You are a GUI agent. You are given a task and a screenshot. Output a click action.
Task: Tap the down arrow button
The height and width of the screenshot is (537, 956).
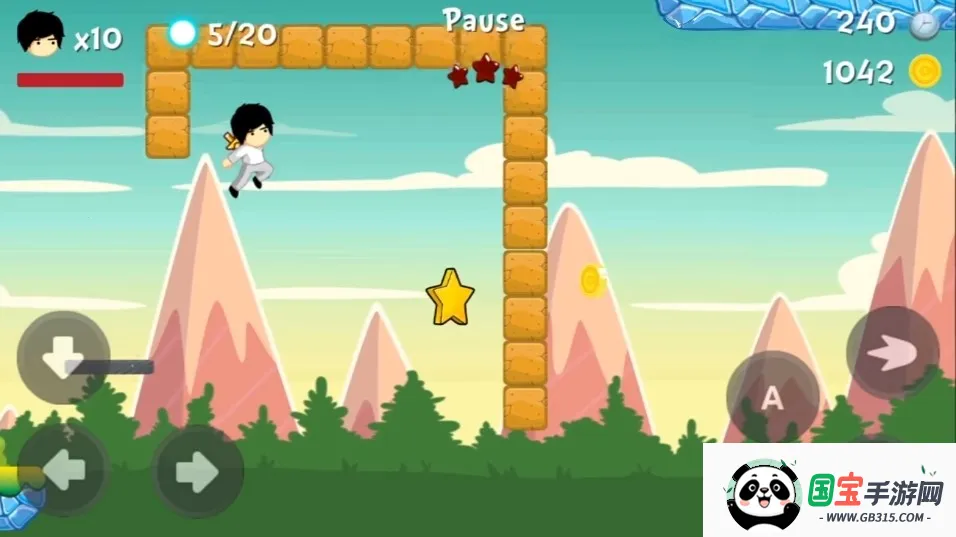pos(64,357)
